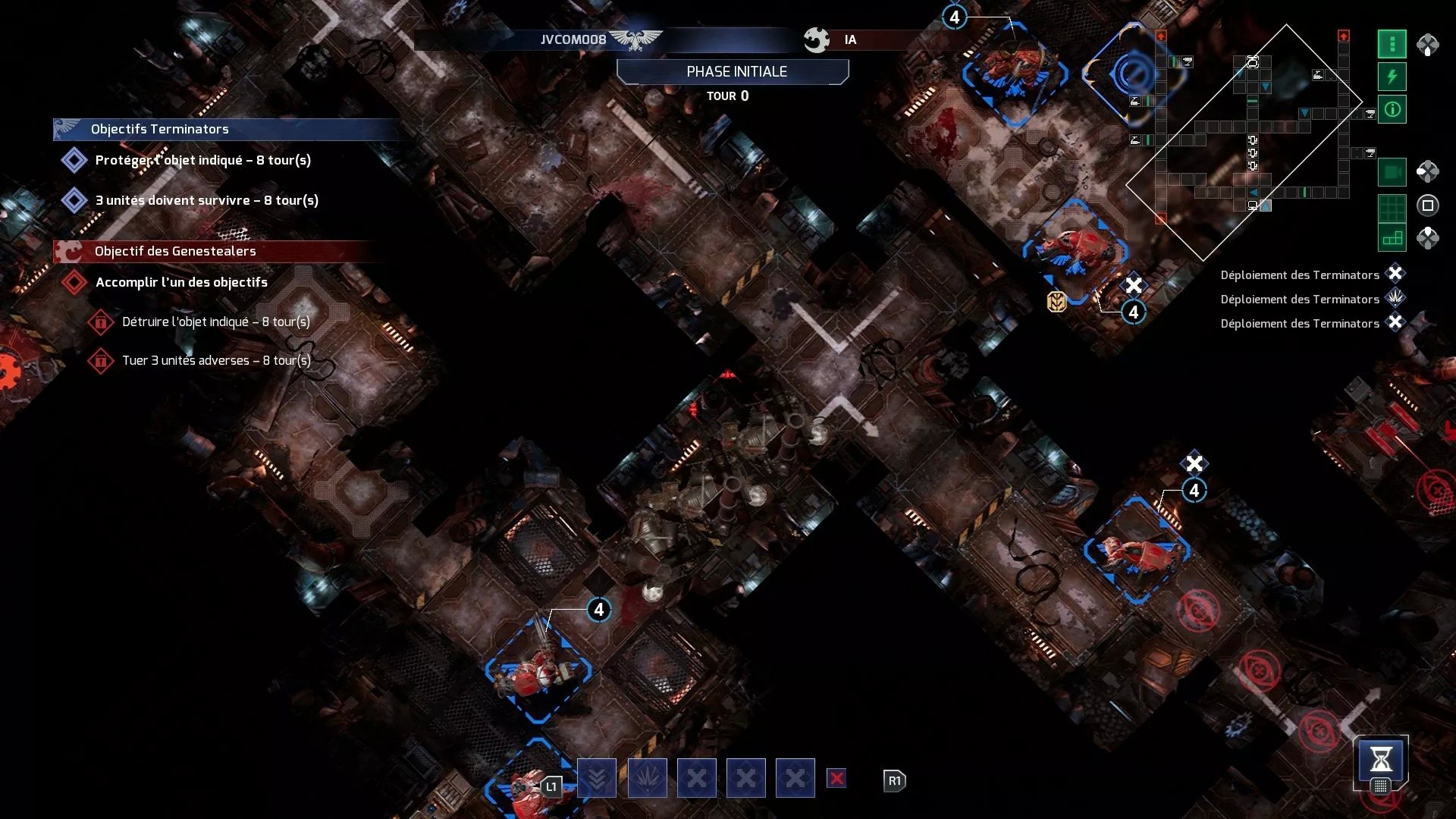Click the double chevron icon in bottom toolbar

click(597, 778)
